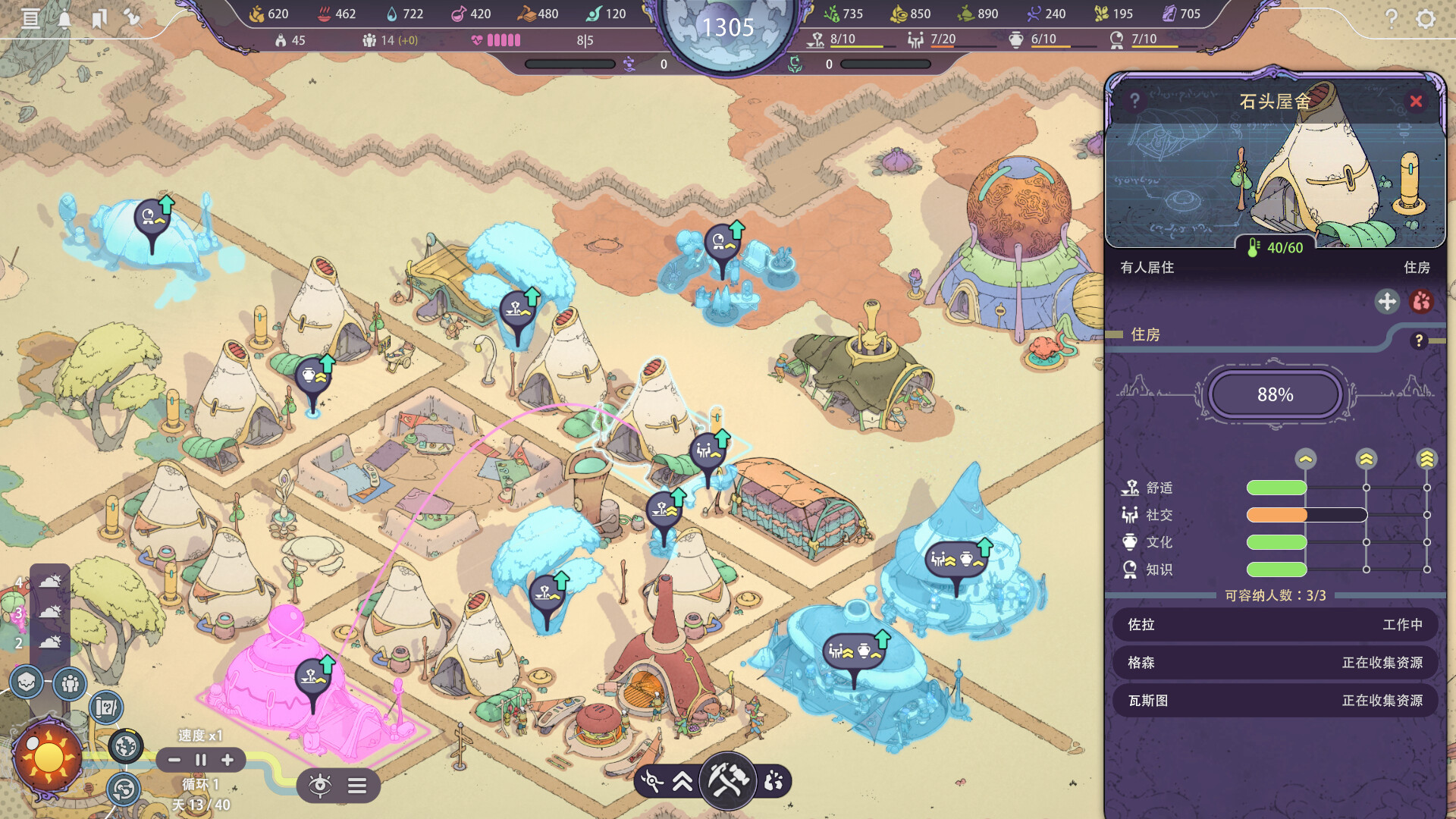The image size is (1456, 819).
Task: Decrease game speed with the minus button
Action: click(174, 760)
